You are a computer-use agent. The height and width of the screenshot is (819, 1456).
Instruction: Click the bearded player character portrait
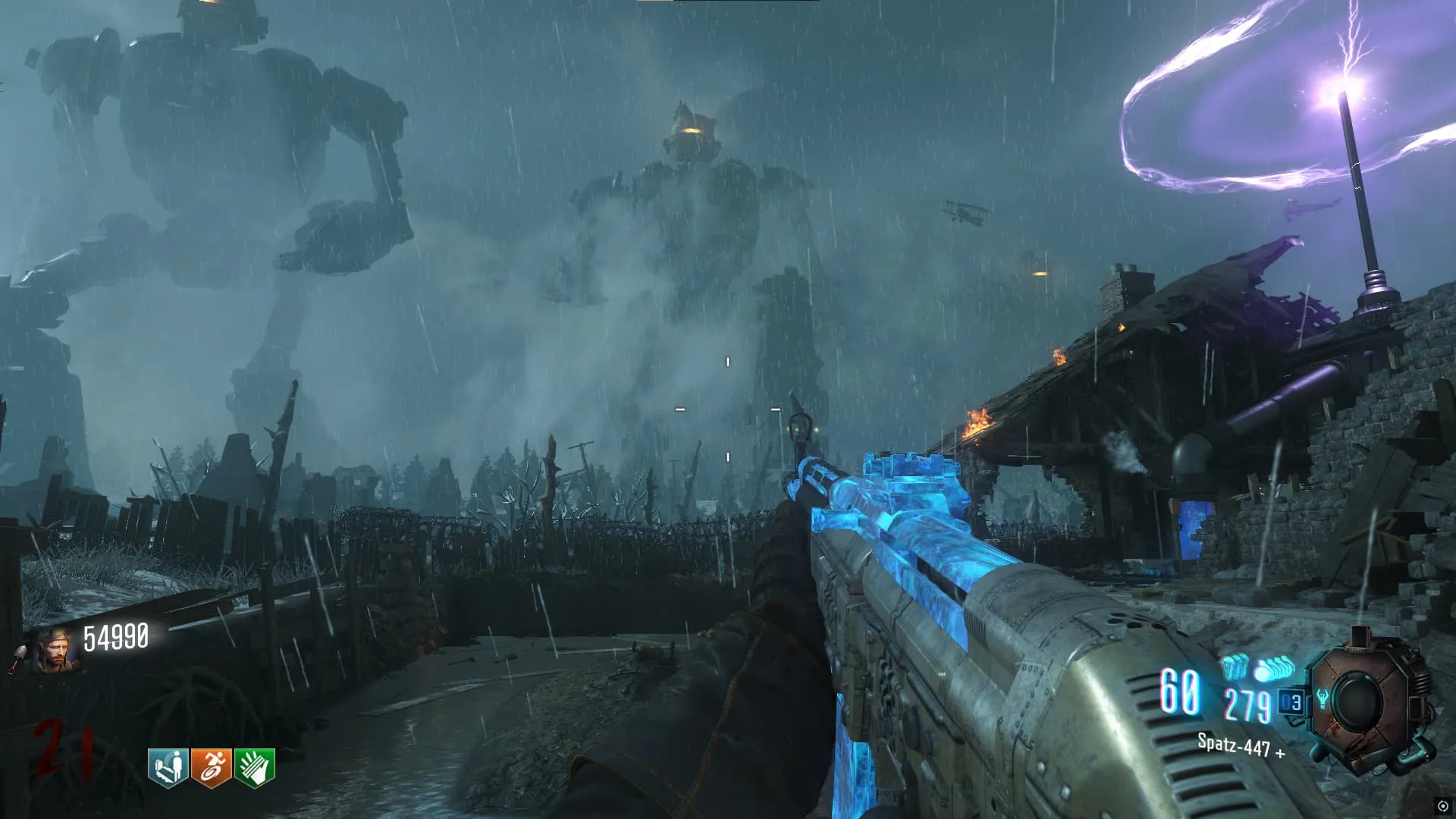pos(55,650)
